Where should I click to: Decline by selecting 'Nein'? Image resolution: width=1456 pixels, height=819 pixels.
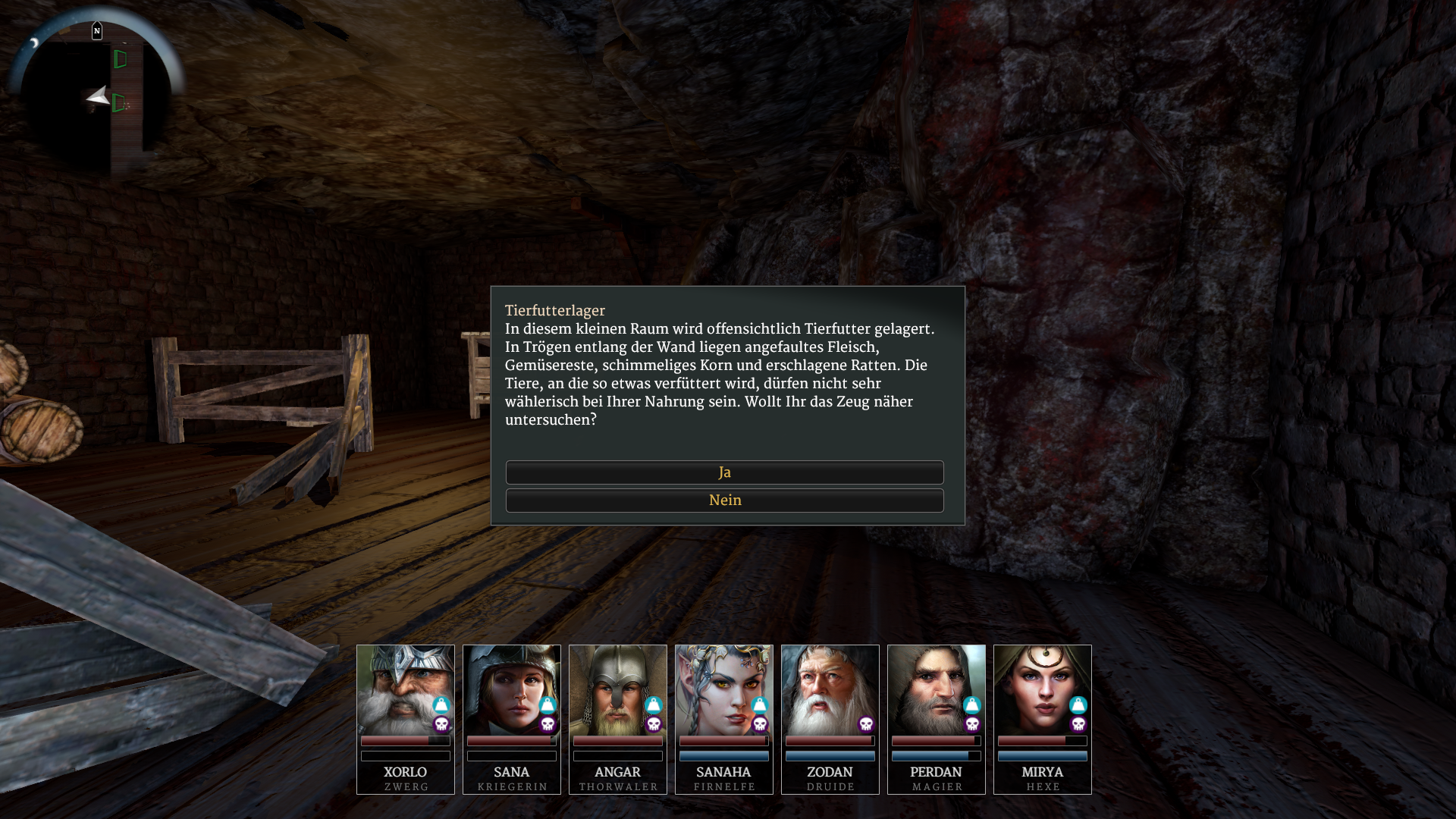point(724,500)
